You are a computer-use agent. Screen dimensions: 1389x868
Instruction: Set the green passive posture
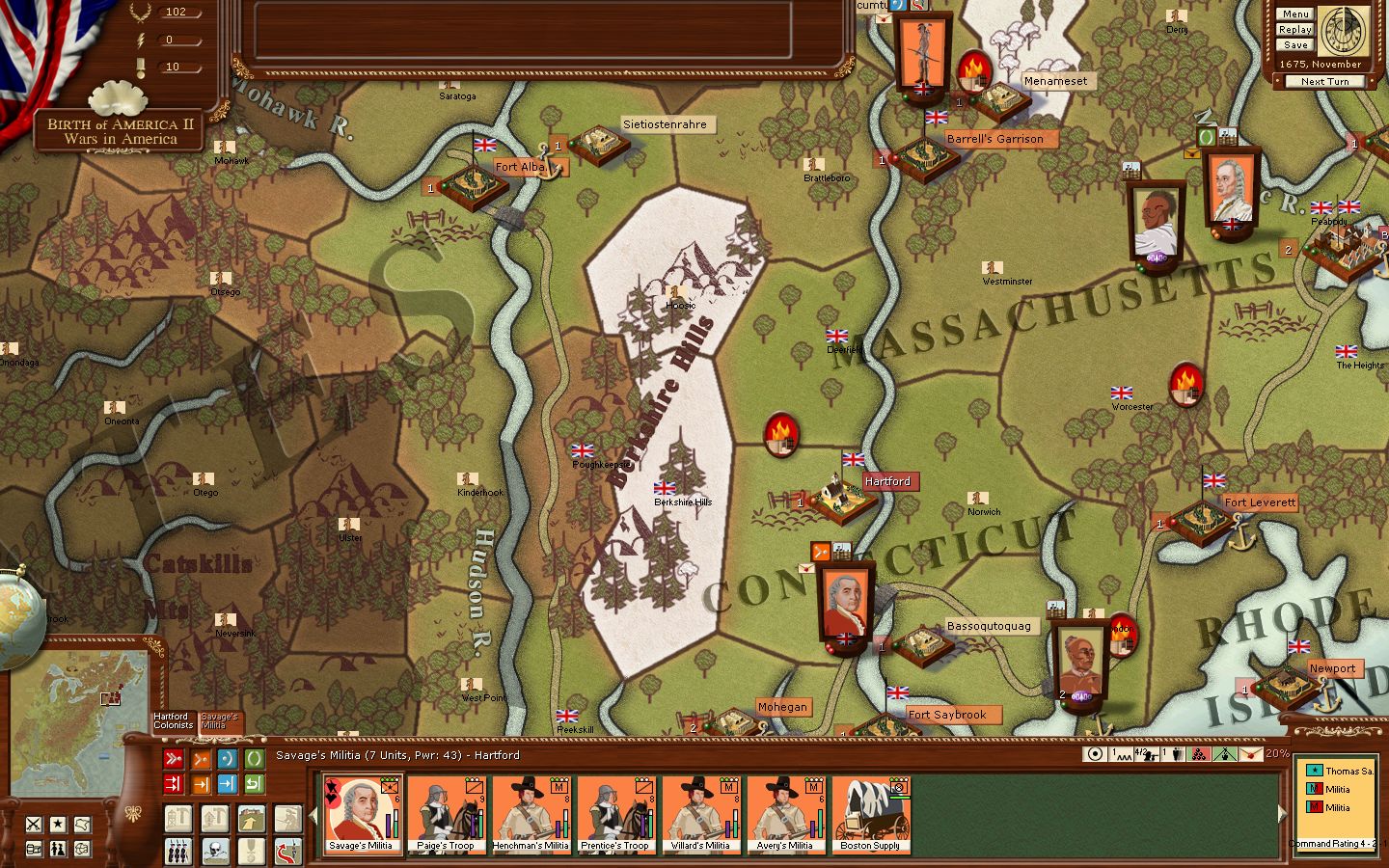tap(254, 759)
